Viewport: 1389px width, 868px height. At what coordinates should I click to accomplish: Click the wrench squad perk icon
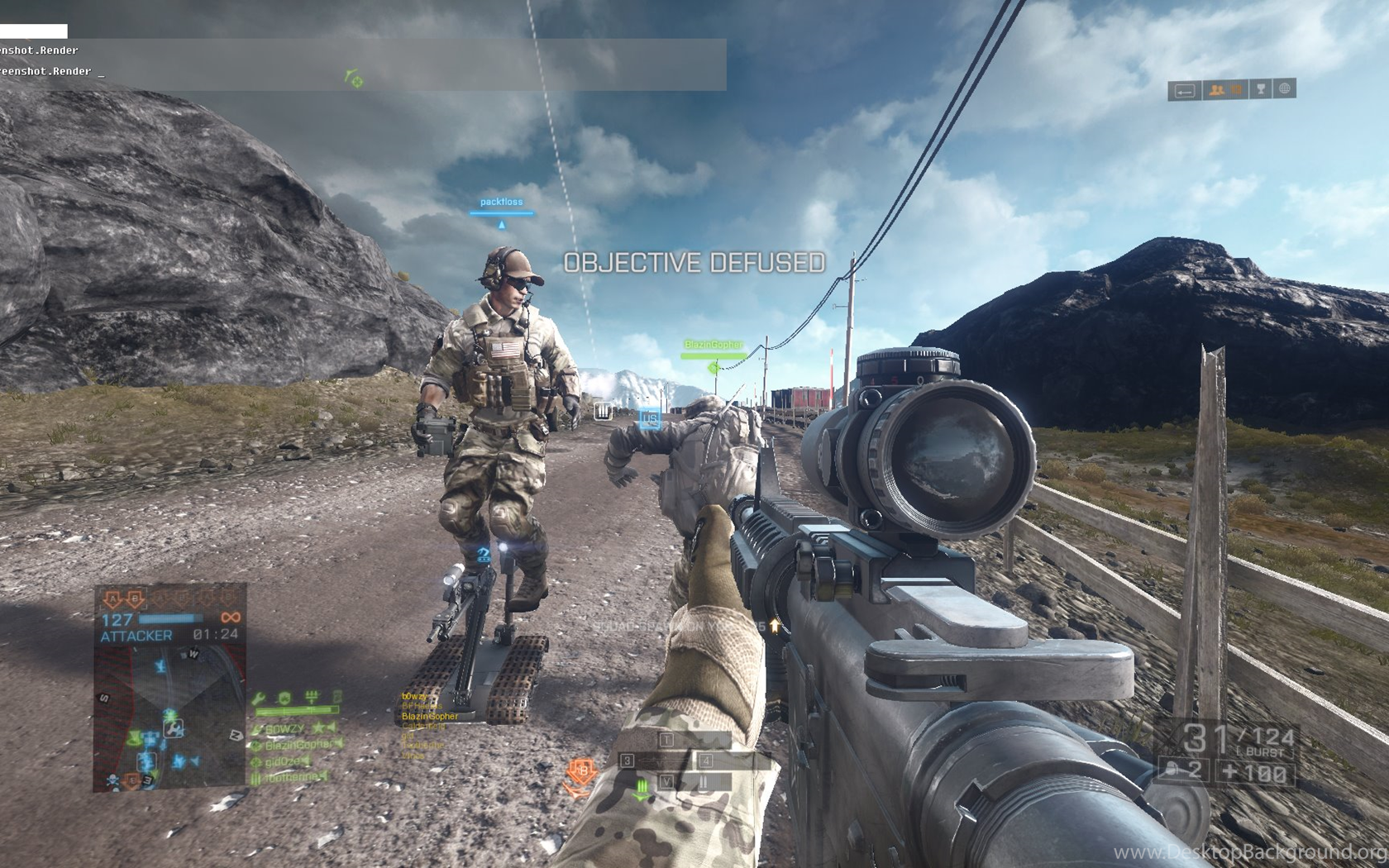tap(259, 699)
